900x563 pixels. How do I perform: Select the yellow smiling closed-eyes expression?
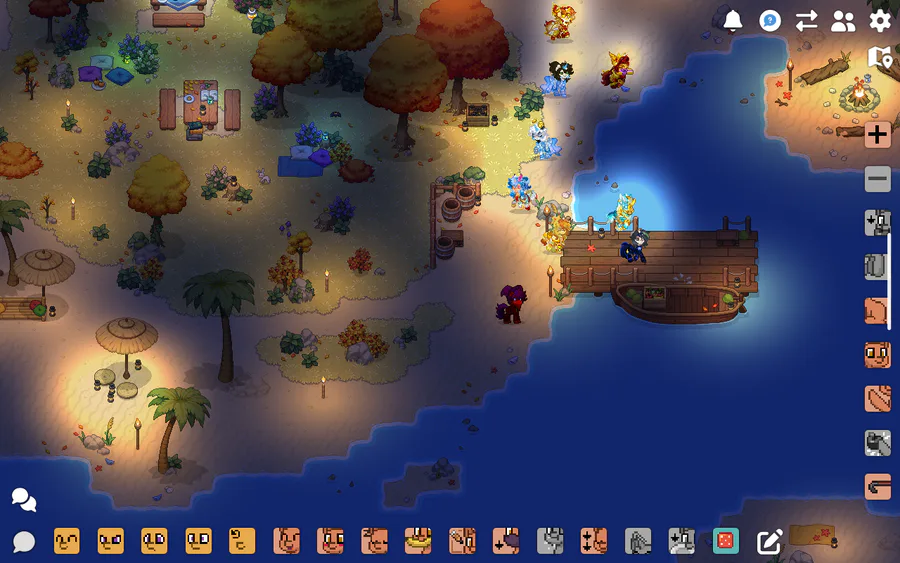tap(67, 541)
